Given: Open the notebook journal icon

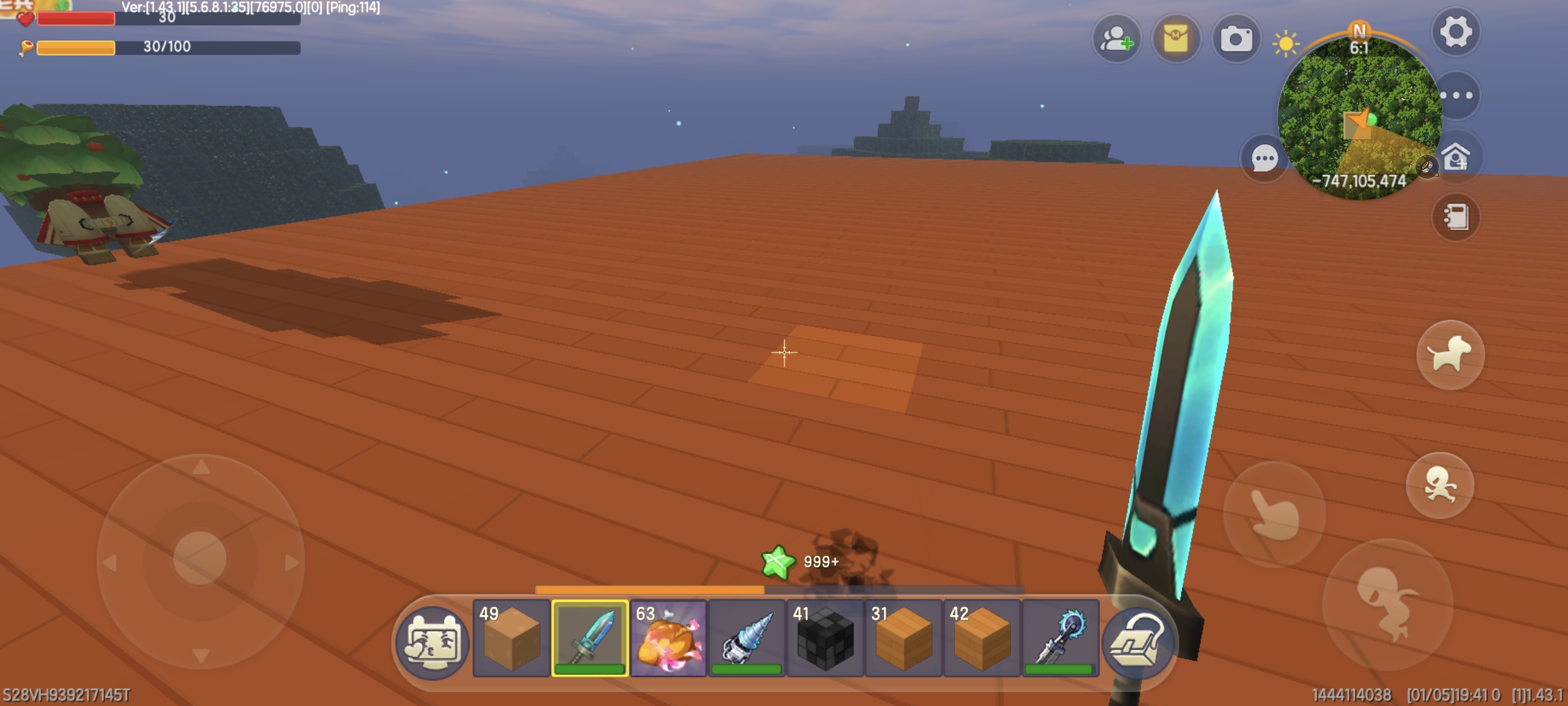Looking at the screenshot, I should click(x=1455, y=217).
